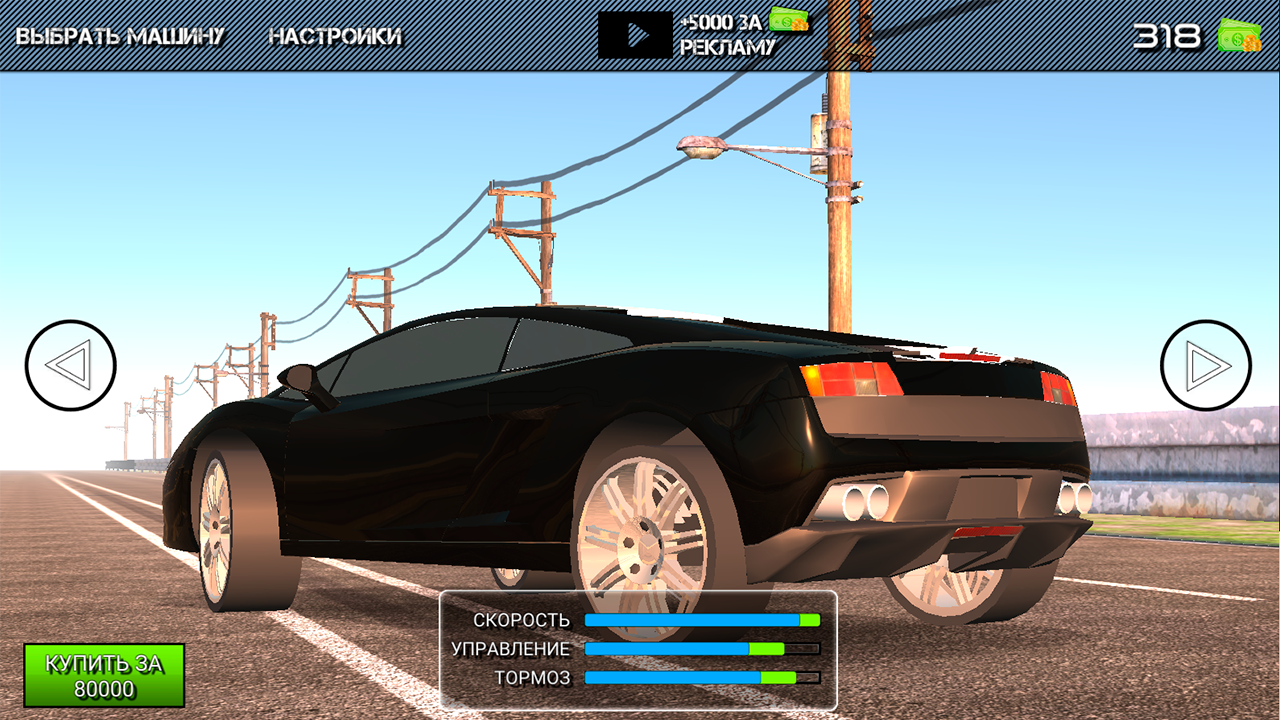Click the cash icon beside the 318 balance

(1240, 34)
